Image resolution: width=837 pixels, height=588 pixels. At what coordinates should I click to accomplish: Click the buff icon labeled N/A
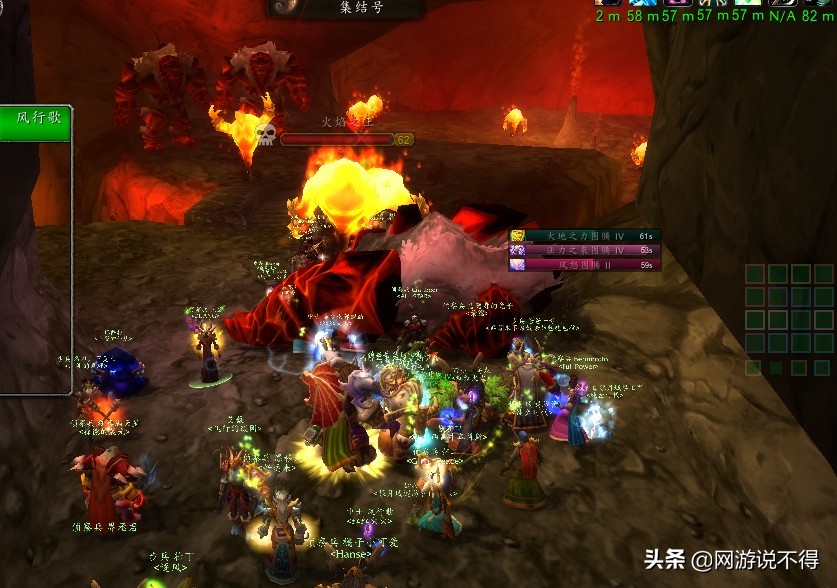(x=780, y=3)
